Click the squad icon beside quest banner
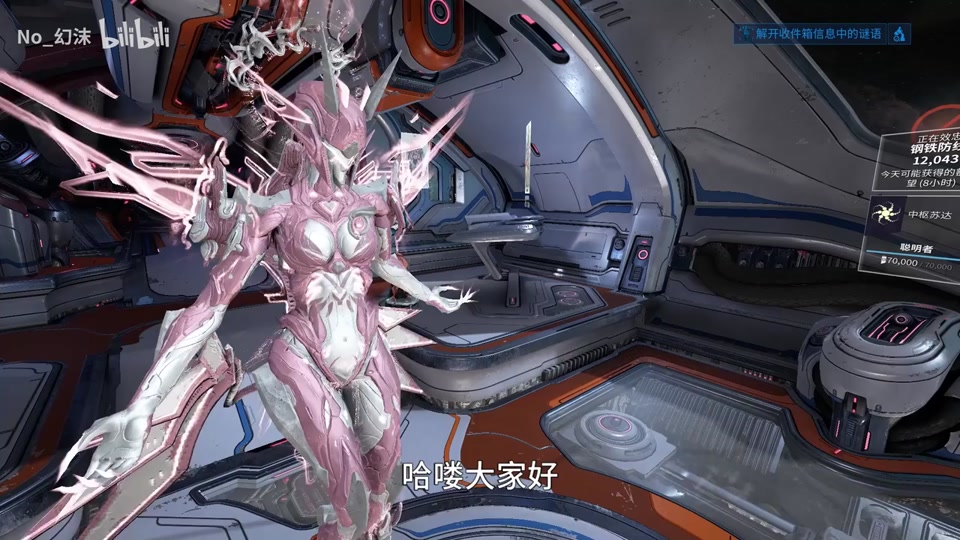 899,34
